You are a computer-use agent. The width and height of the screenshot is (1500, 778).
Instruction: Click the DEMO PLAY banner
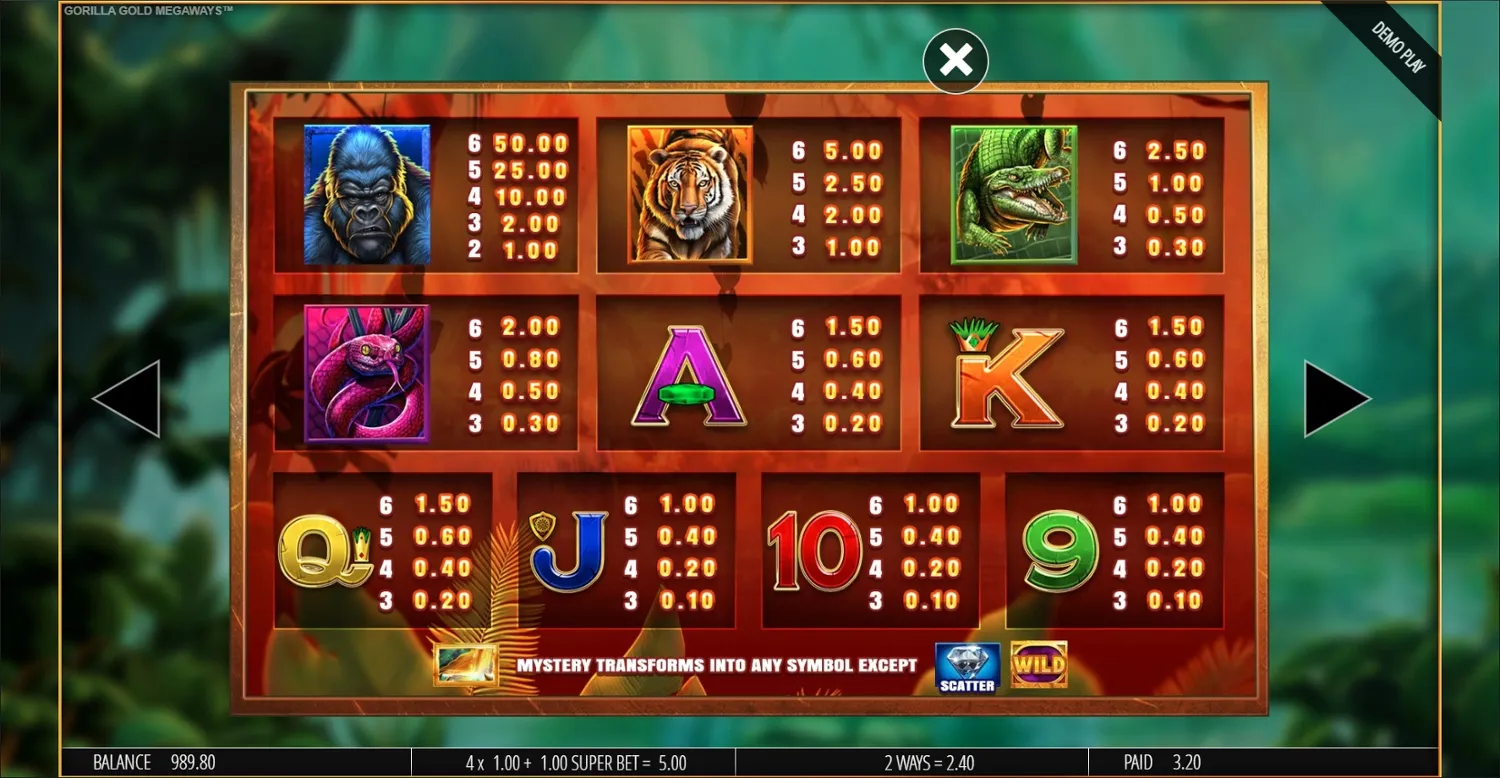tap(1397, 45)
